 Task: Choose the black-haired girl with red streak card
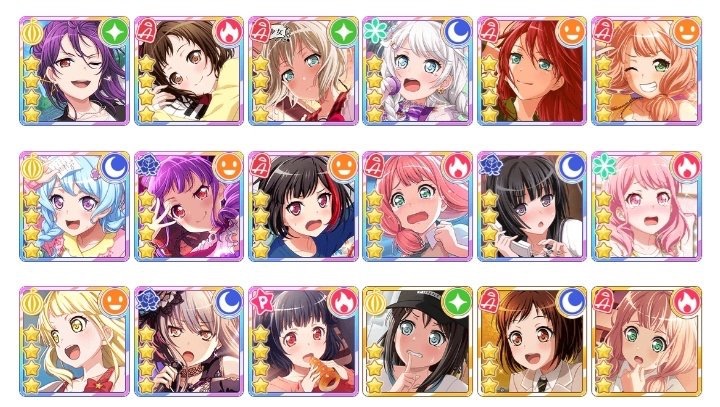pos(304,206)
